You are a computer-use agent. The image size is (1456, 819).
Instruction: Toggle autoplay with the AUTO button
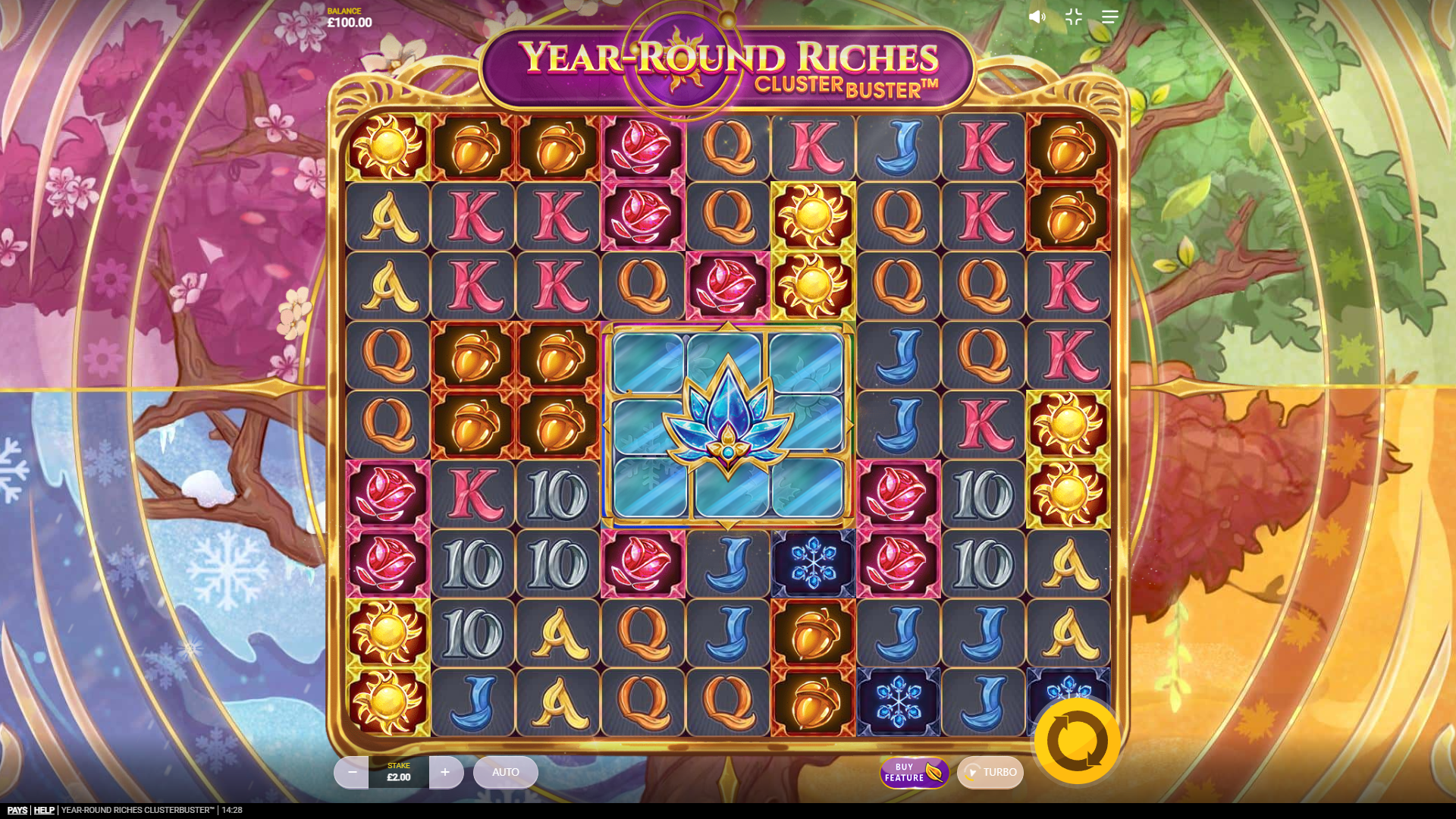pos(505,772)
